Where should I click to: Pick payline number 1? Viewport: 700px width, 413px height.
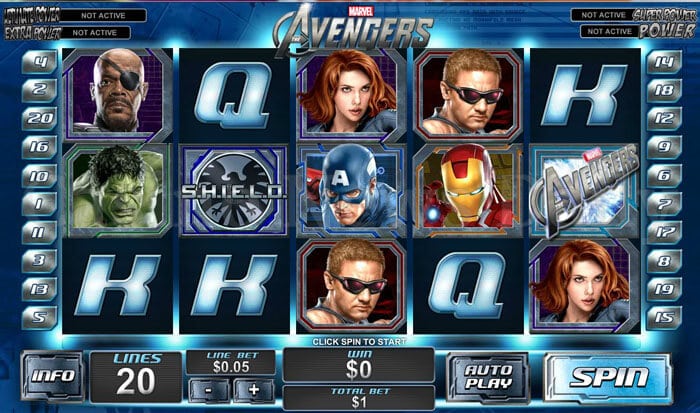pyautogui.click(x=40, y=203)
